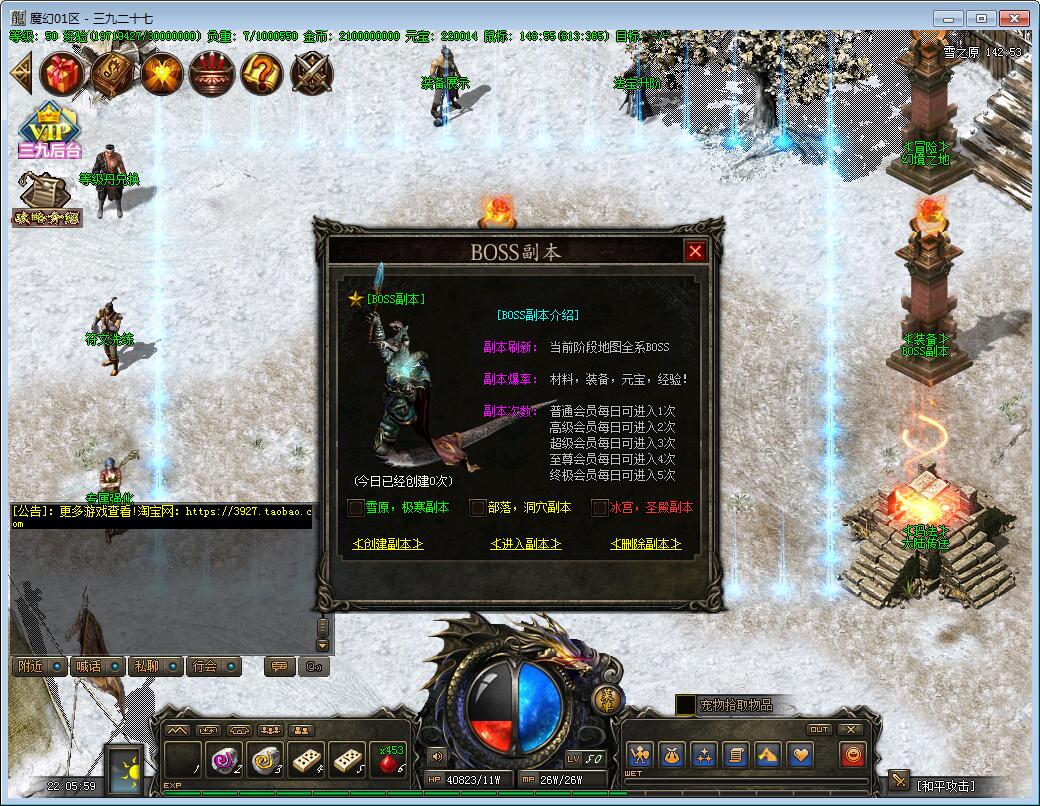Click the heart icon in the menu bar
1040x806 pixels.
click(x=800, y=754)
